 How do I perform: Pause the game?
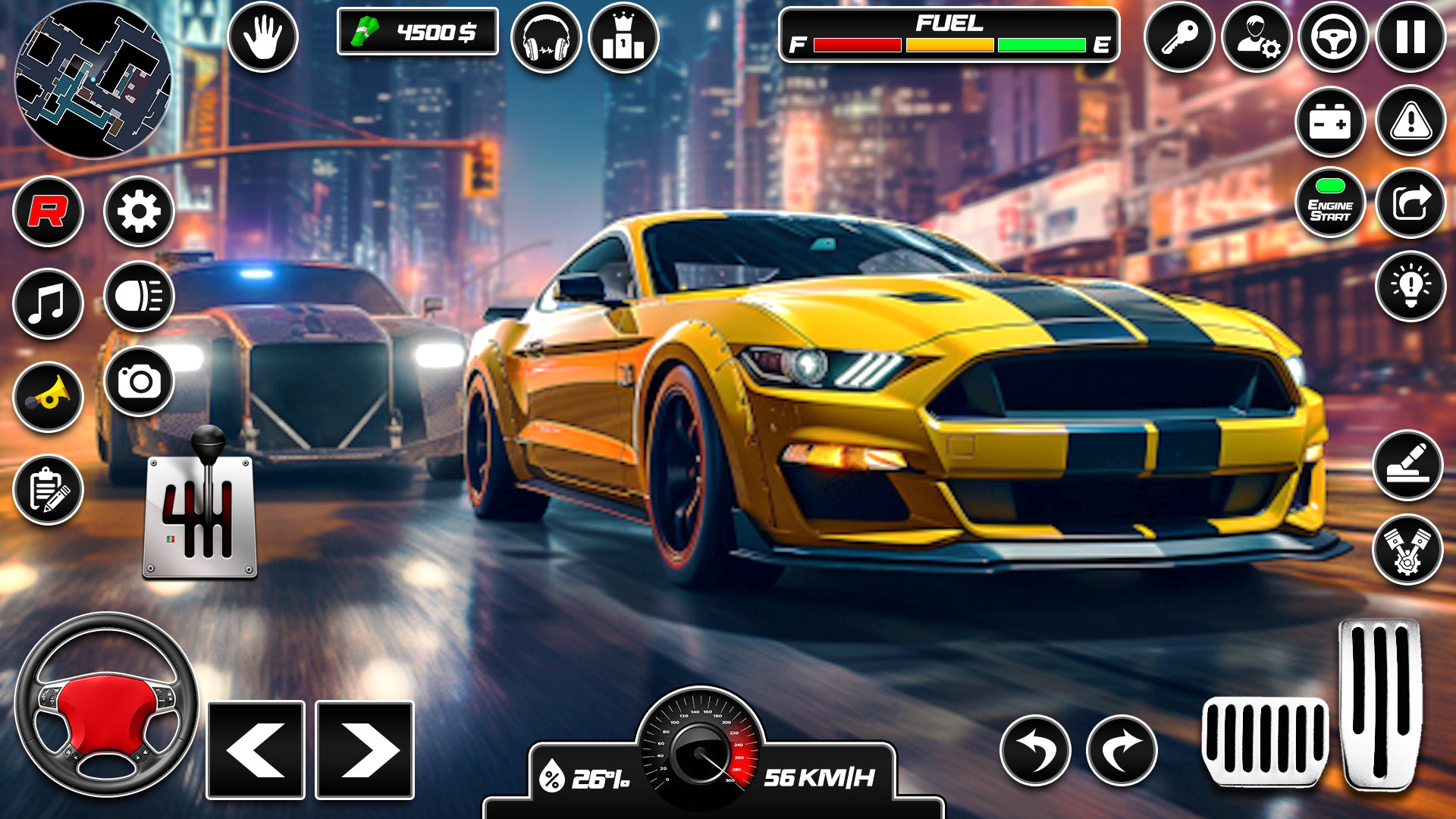1409,34
